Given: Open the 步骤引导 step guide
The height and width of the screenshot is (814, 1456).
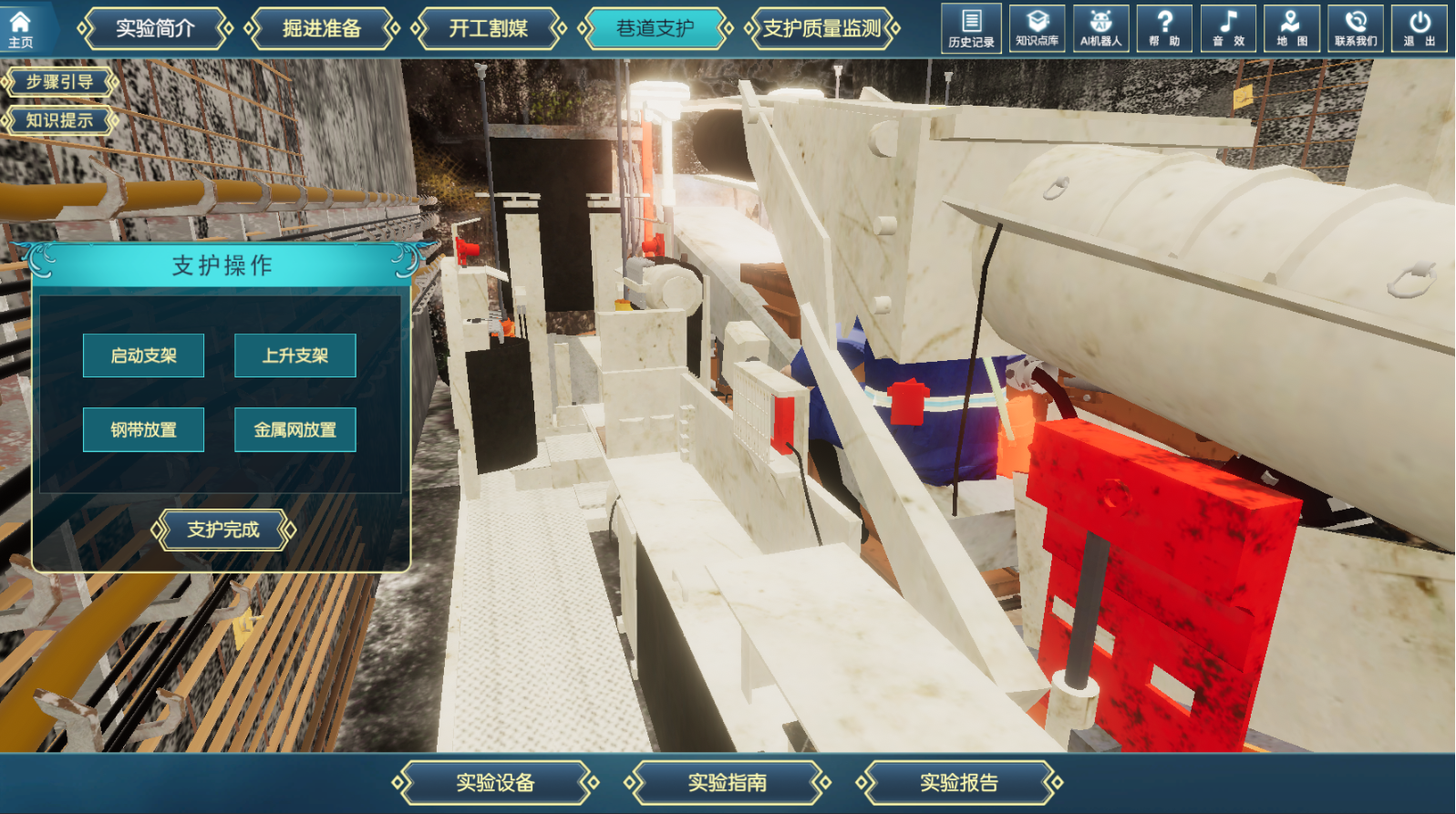Looking at the screenshot, I should tap(59, 82).
